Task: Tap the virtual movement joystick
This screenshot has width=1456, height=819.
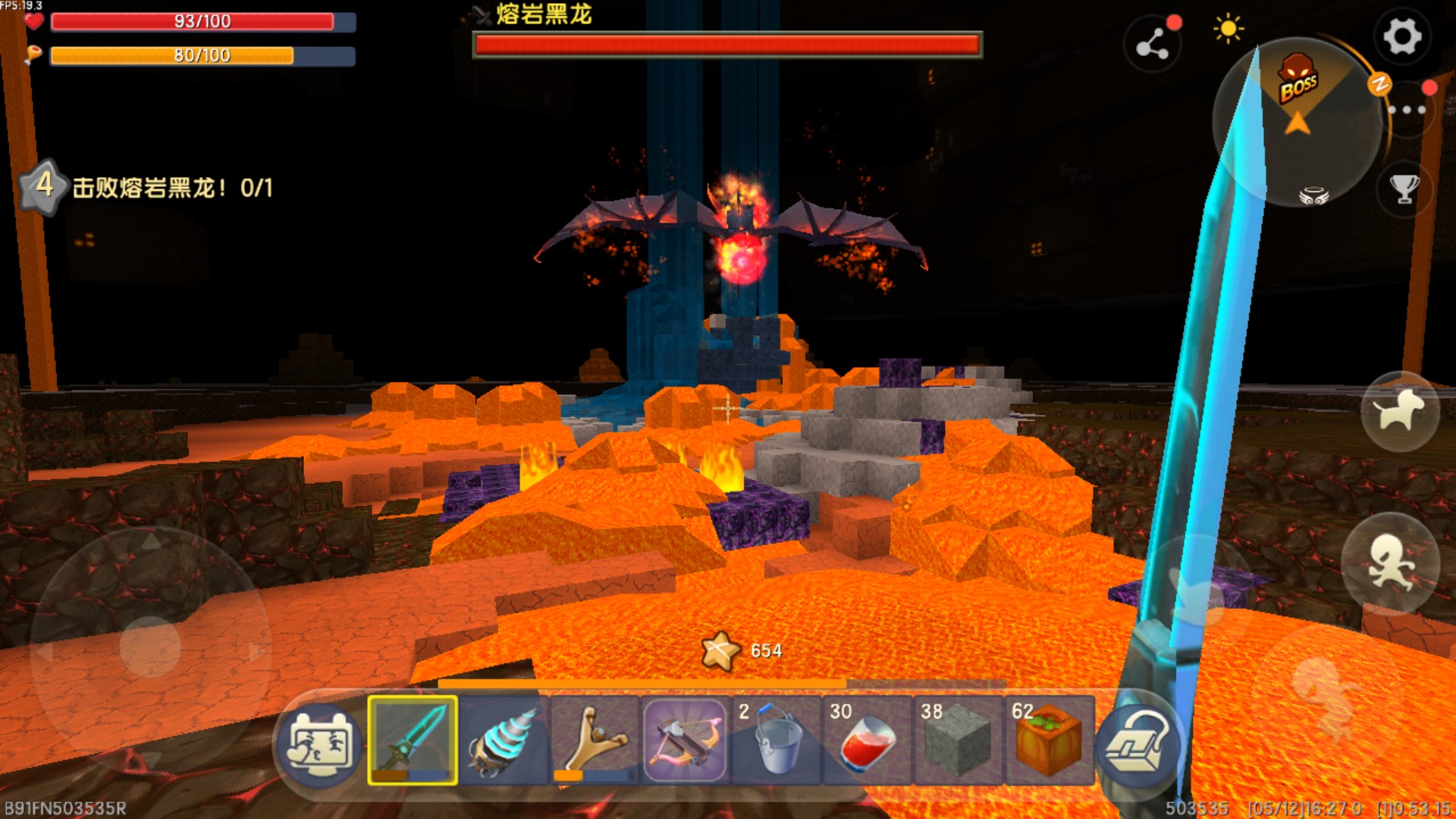Action: (x=150, y=647)
